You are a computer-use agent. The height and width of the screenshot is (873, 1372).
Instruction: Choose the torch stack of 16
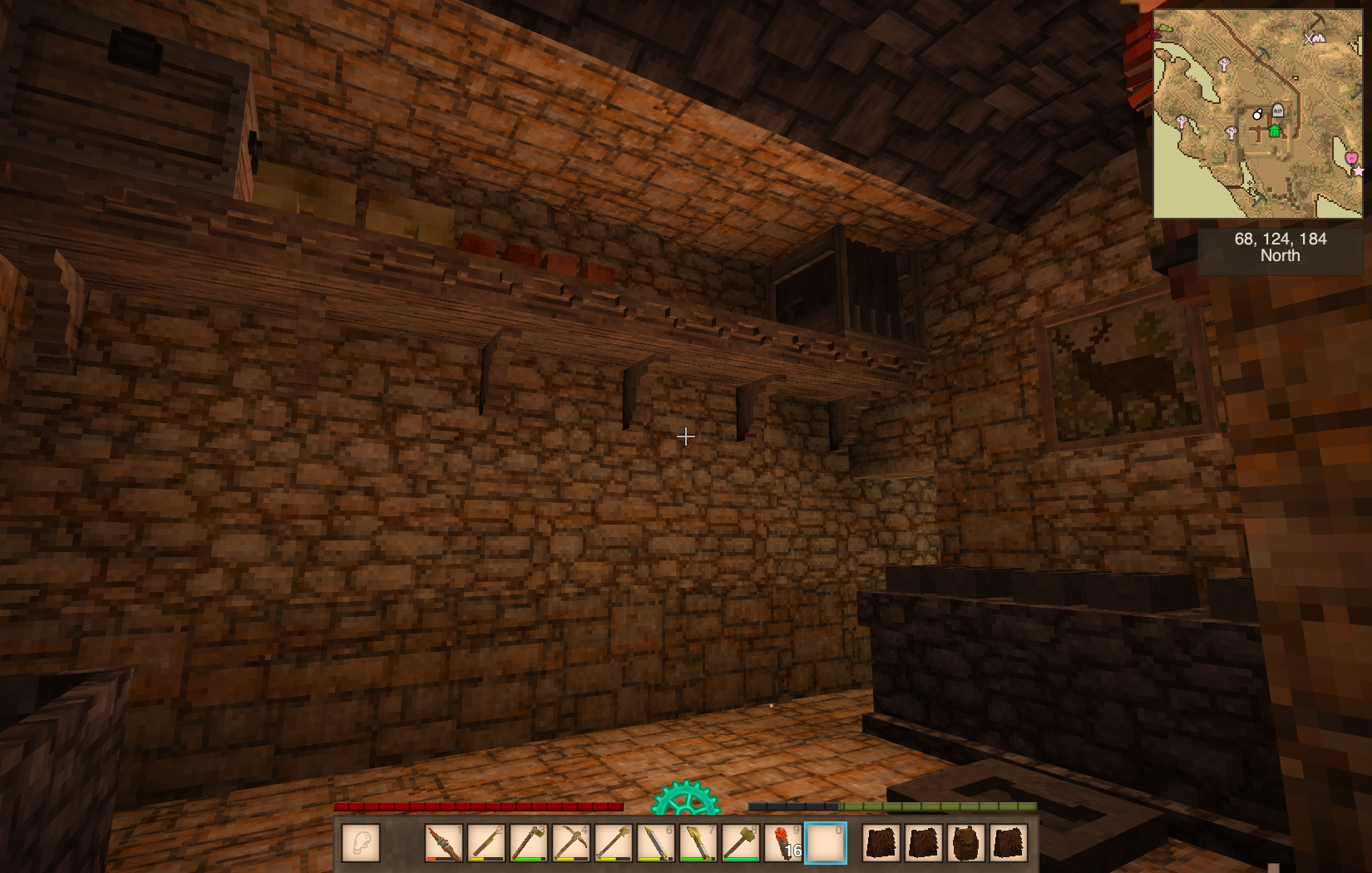click(783, 843)
